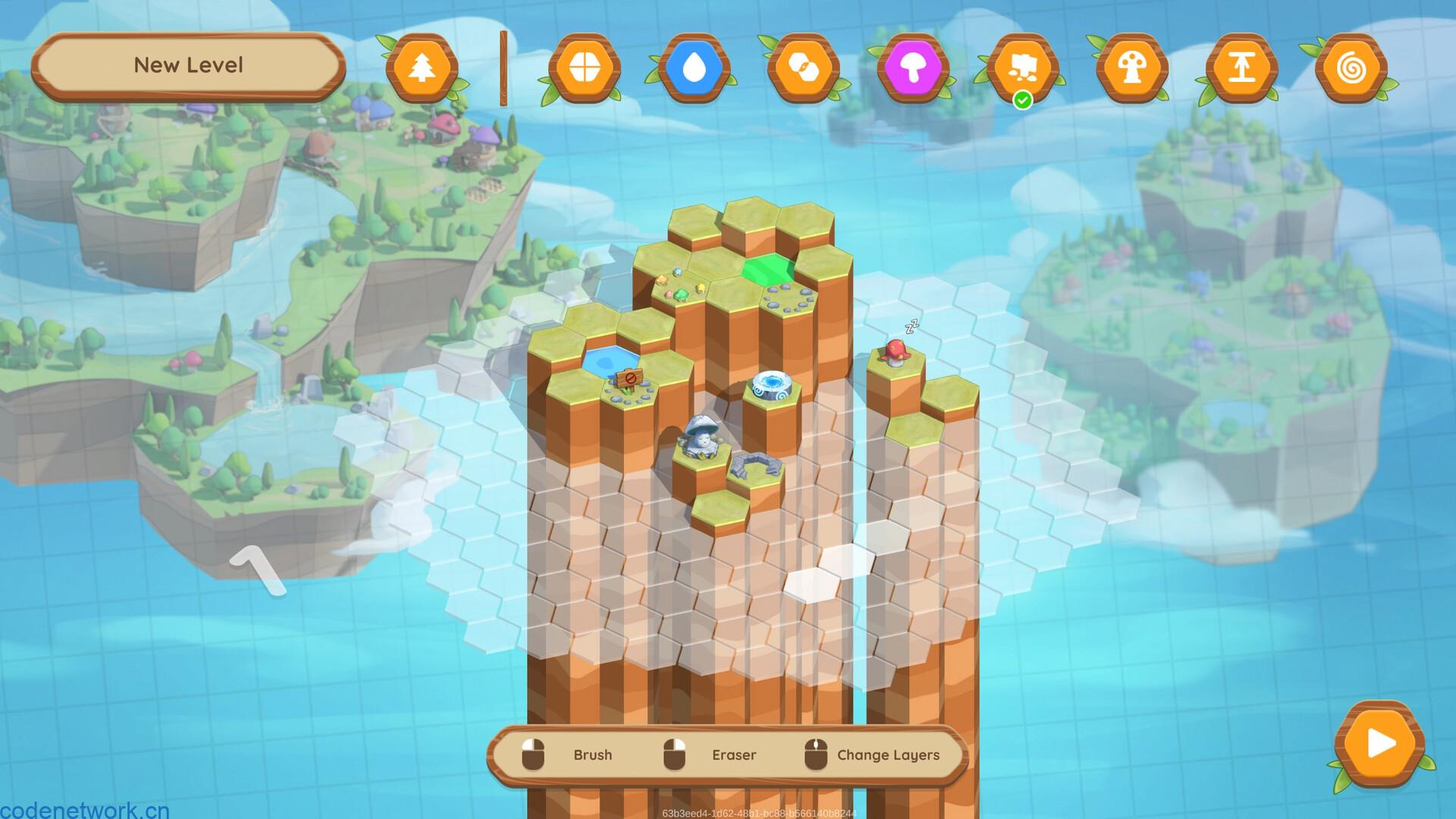Select Change Layers from bottom bar
The height and width of the screenshot is (819, 1456).
coord(887,755)
